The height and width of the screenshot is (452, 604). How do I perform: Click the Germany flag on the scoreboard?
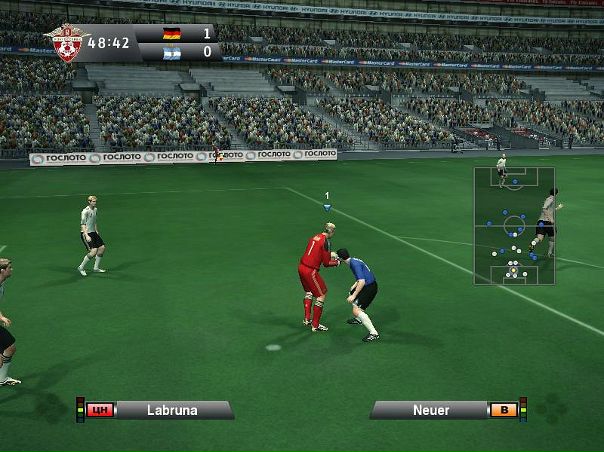pos(172,33)
